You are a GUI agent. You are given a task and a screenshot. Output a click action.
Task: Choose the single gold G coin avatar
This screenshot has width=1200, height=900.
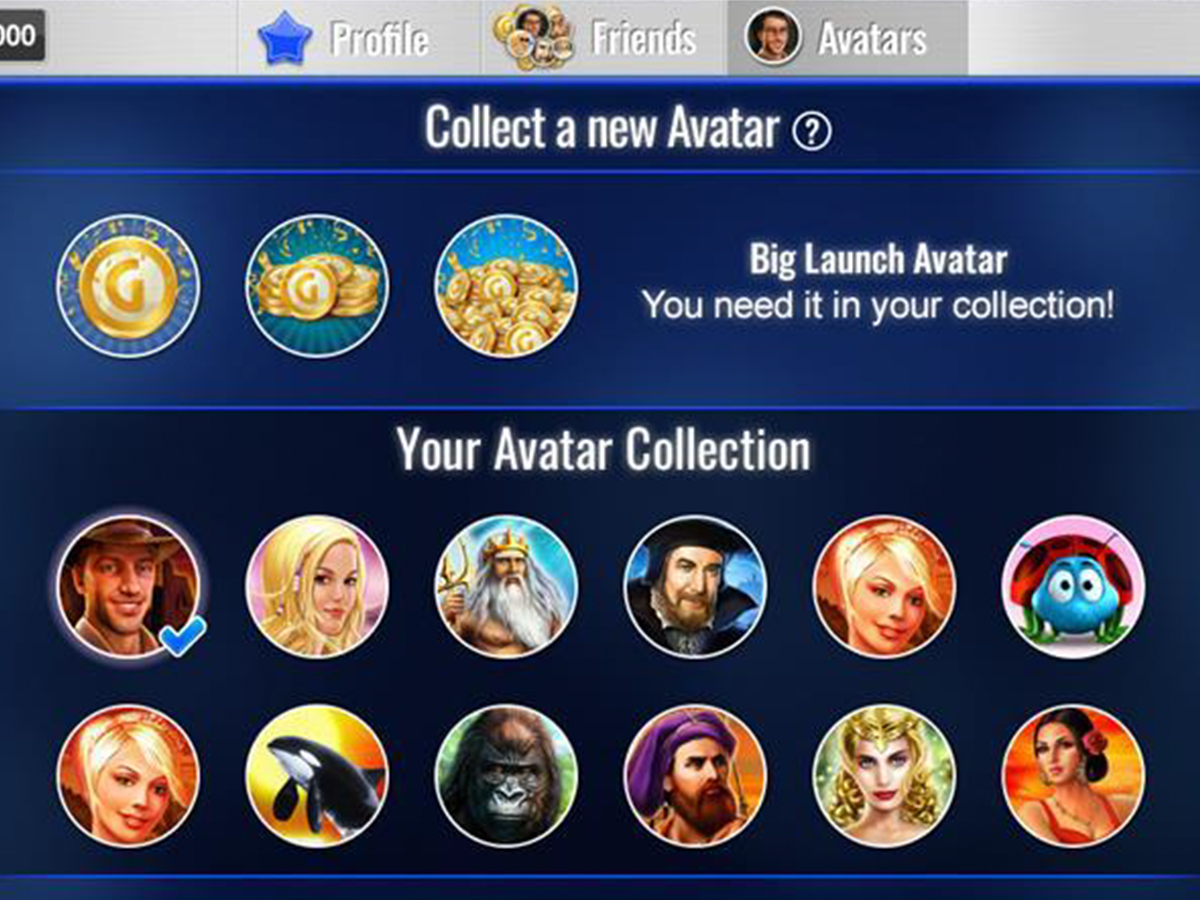pos(128,287)
